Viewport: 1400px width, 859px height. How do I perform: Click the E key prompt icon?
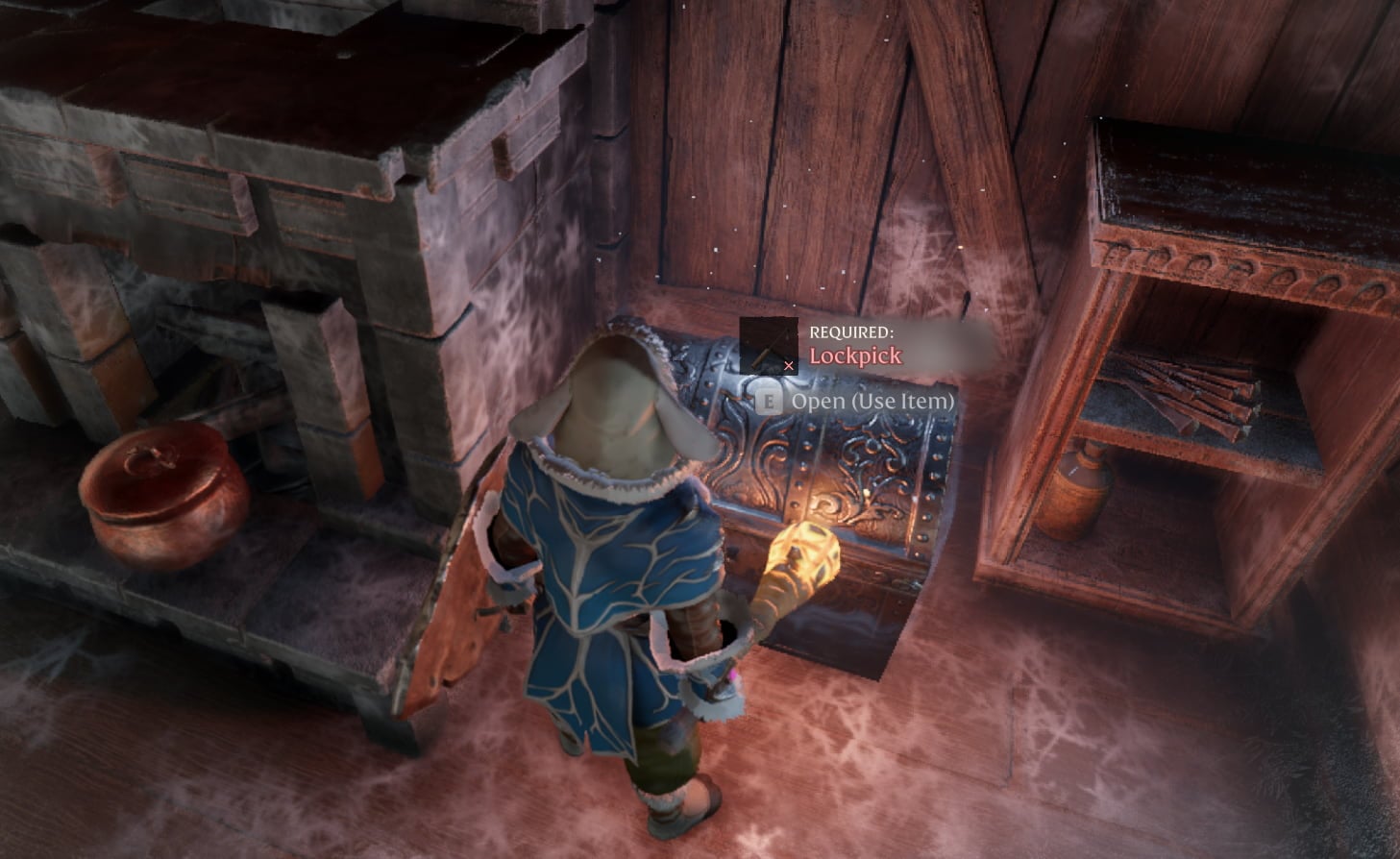tap(768, 400)
